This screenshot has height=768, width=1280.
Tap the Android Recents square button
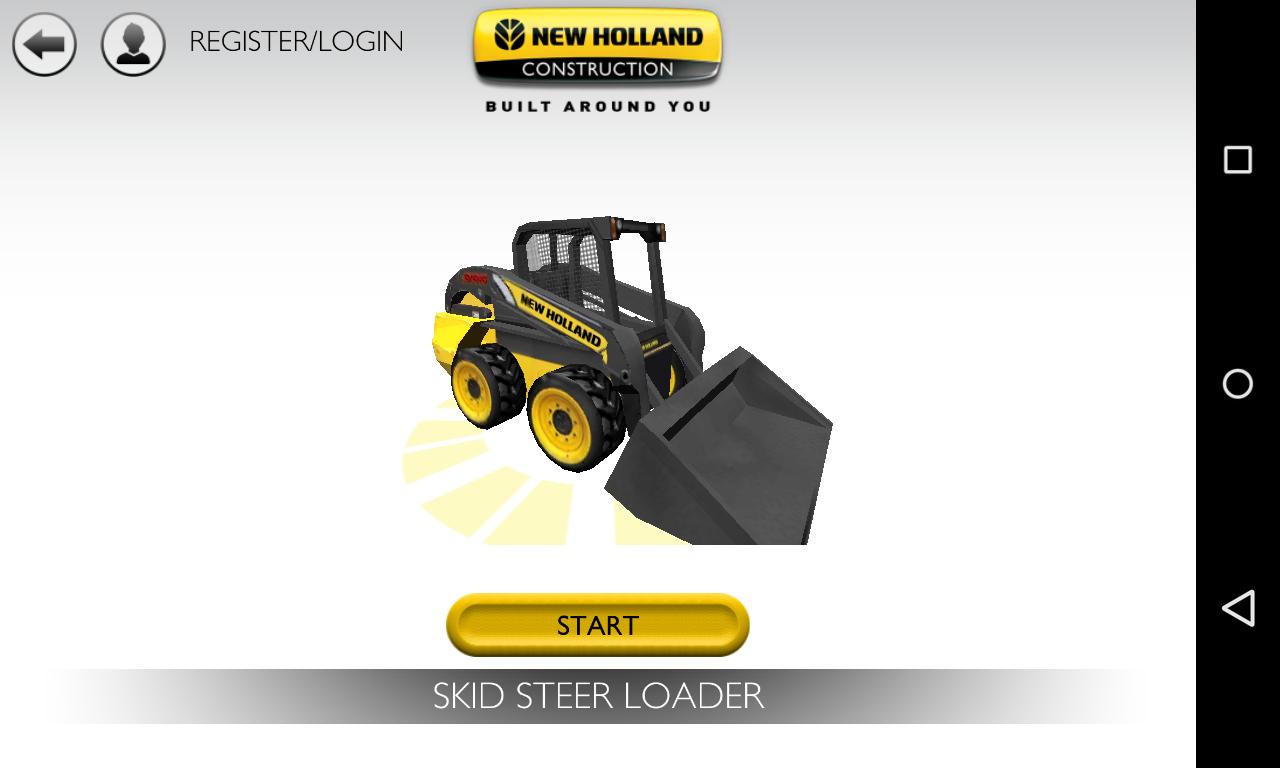(1239, 157)
